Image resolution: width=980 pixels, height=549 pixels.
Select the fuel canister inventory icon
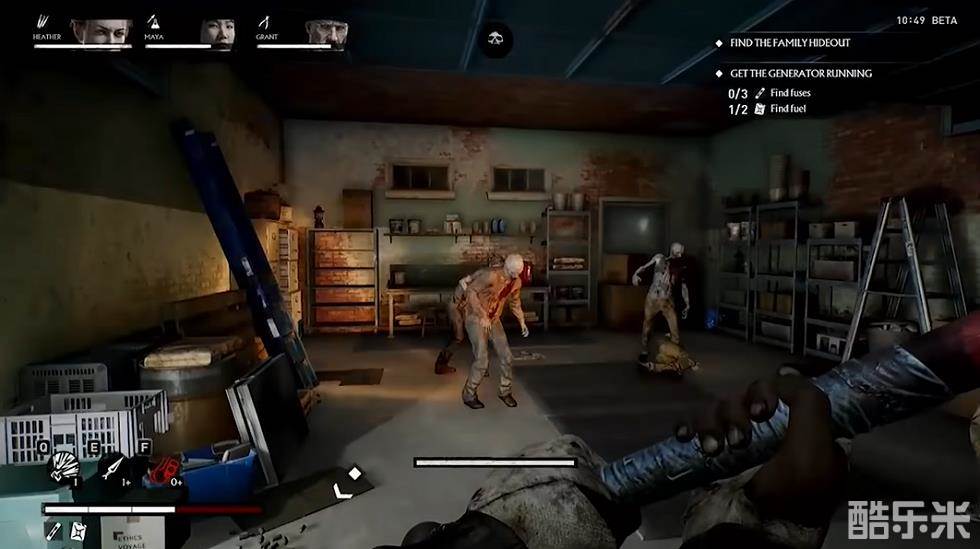pyautogui.click(x=79, y=530)
